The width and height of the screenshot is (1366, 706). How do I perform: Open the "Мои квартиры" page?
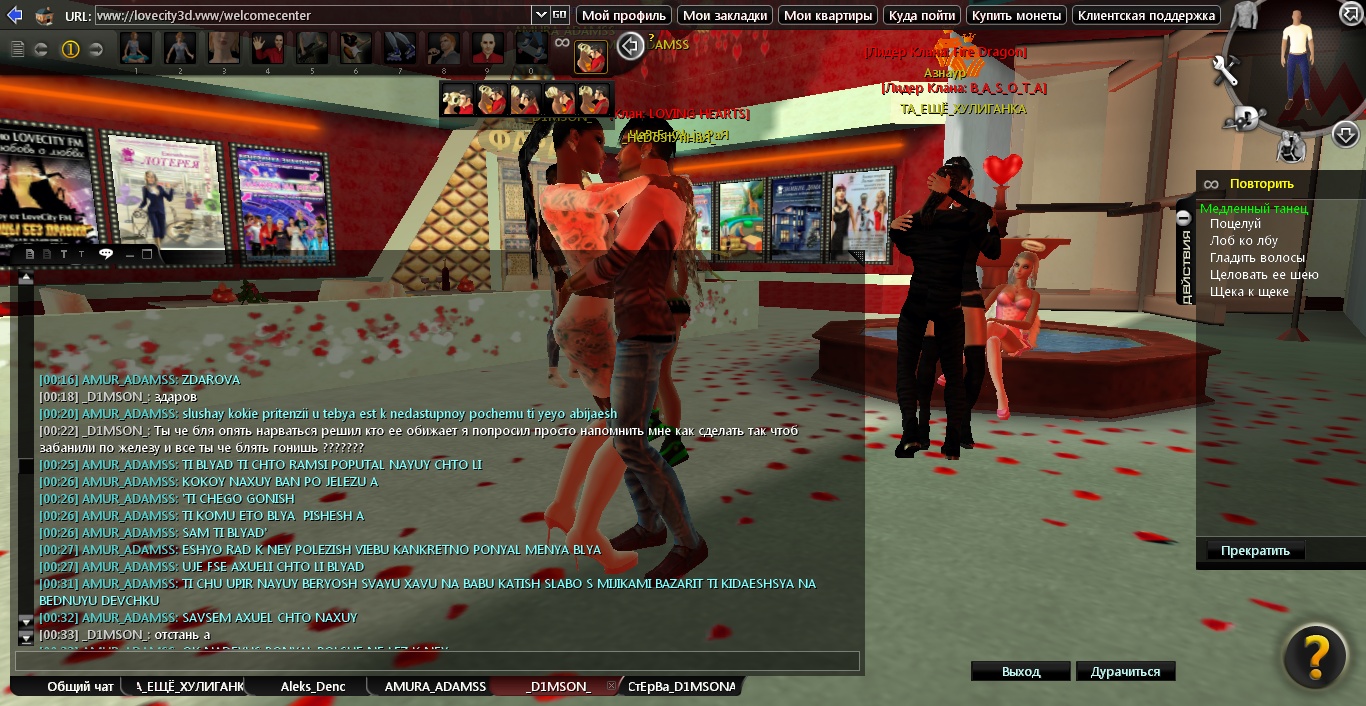pyautogui.click(x=826, y=15)
